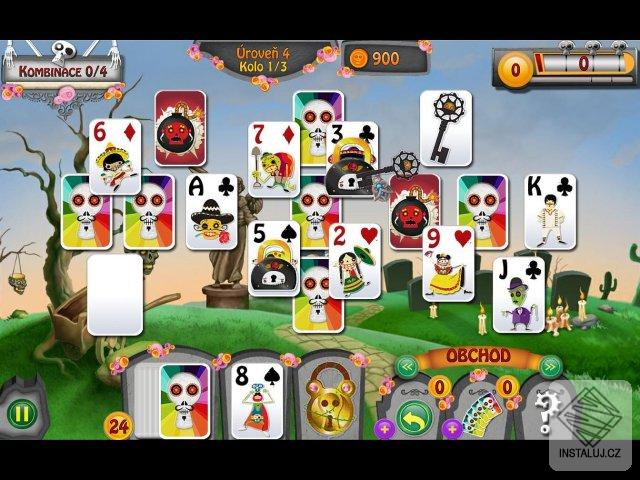Select the 6 of diamonds card
The image size is (640, 480).
coord(115,155)
